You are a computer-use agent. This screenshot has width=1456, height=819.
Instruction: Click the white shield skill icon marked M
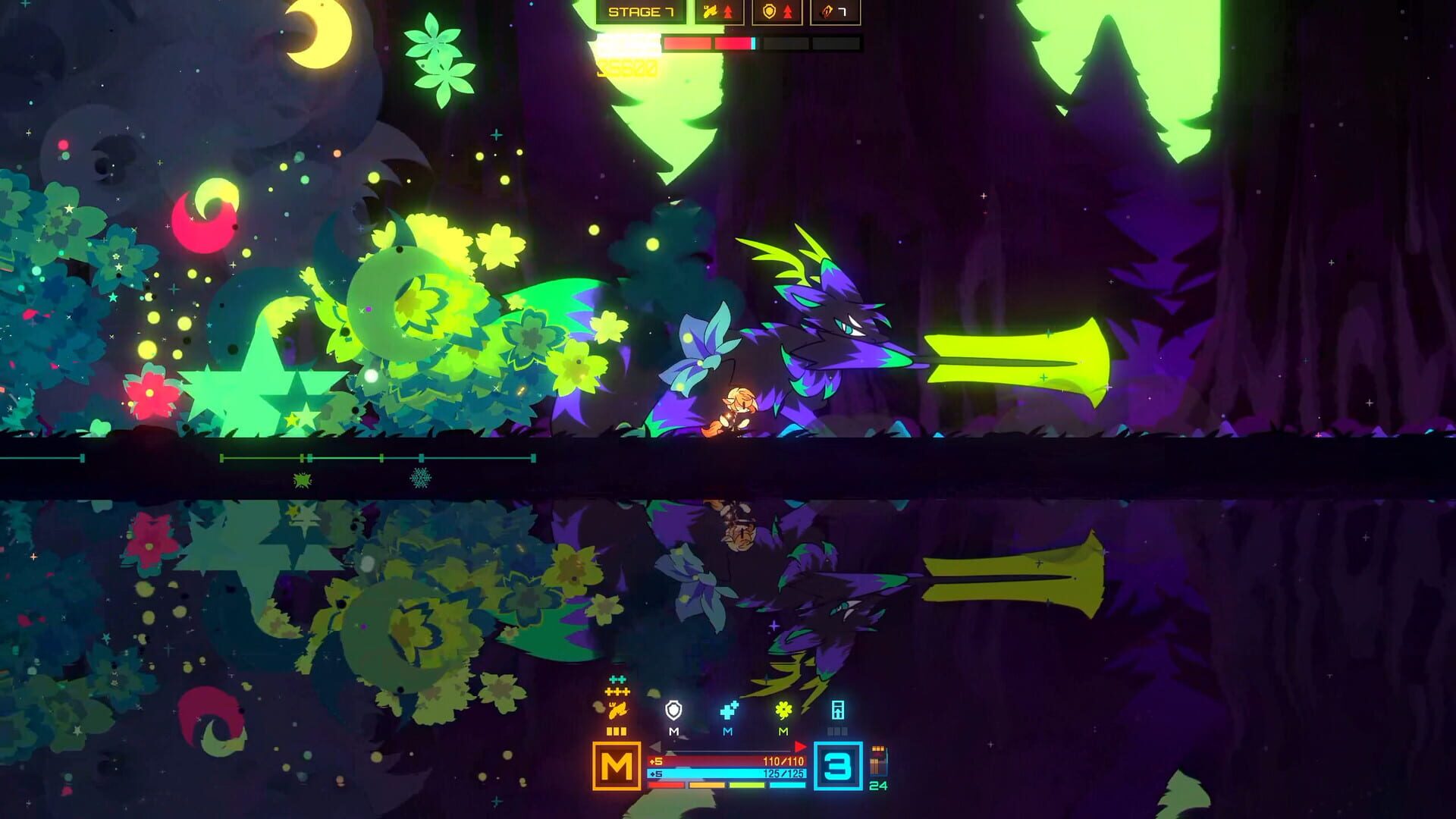pos(673,710)
